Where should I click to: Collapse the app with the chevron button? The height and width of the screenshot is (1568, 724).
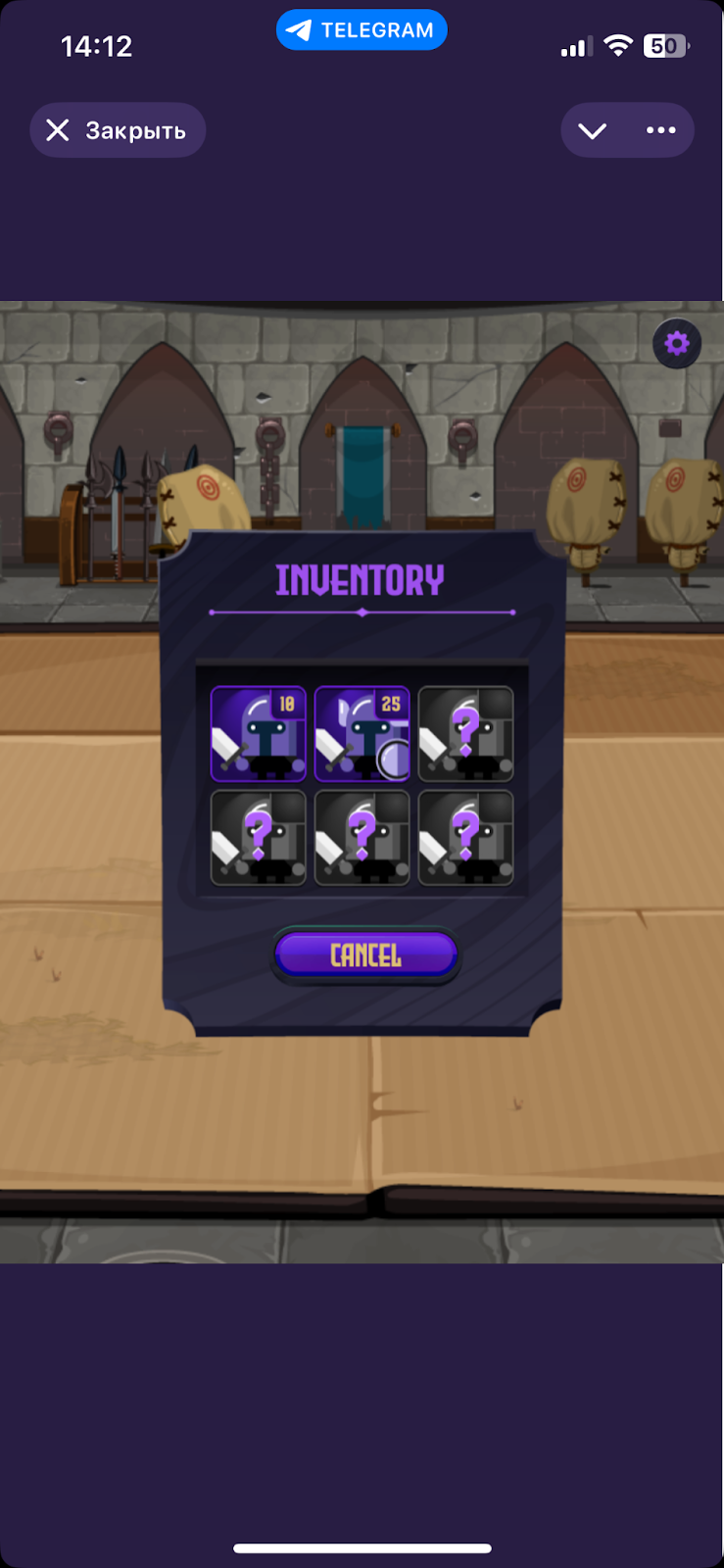(593, 130)
